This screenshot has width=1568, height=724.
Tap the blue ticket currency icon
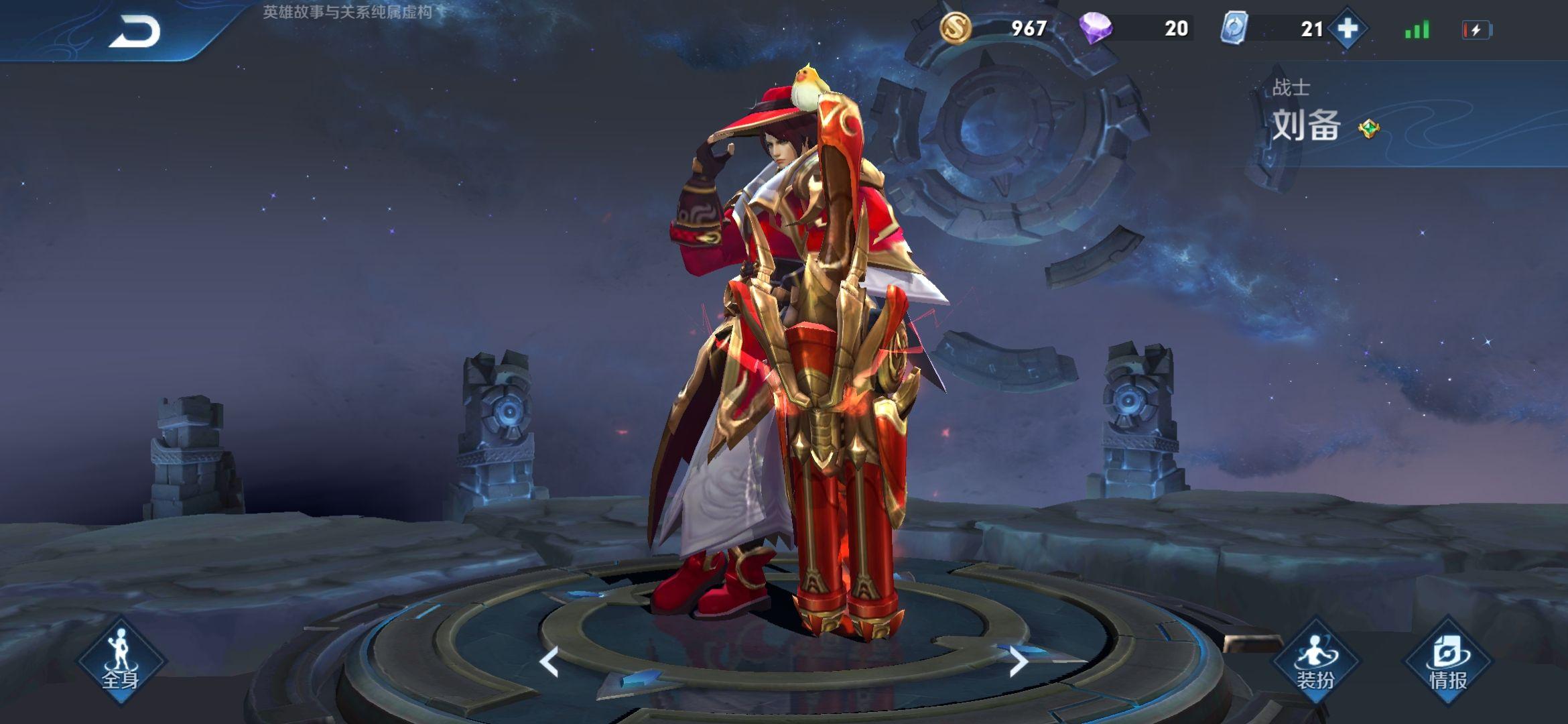pyautogui.click(x=1234, y=29)
